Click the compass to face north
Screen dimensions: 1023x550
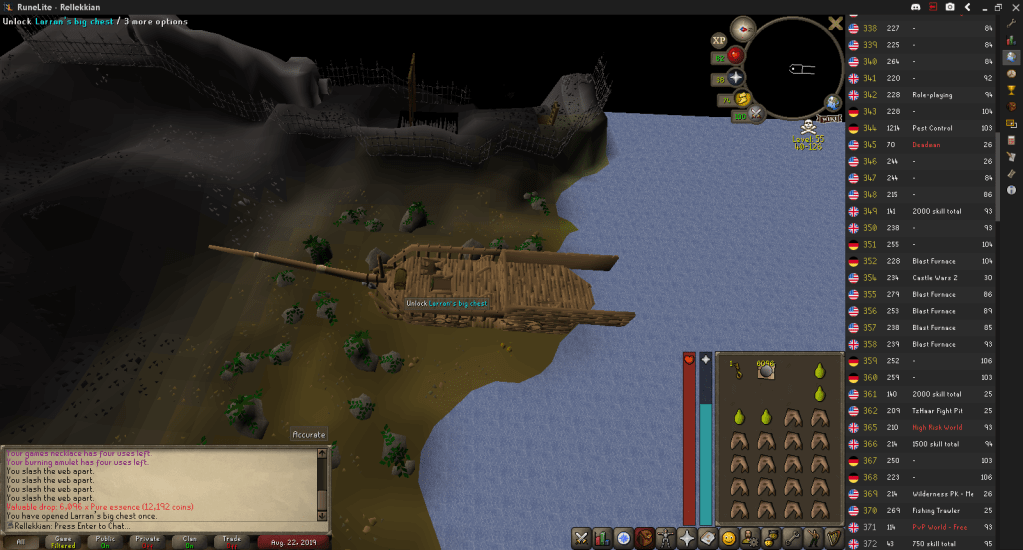click(741, 28)
